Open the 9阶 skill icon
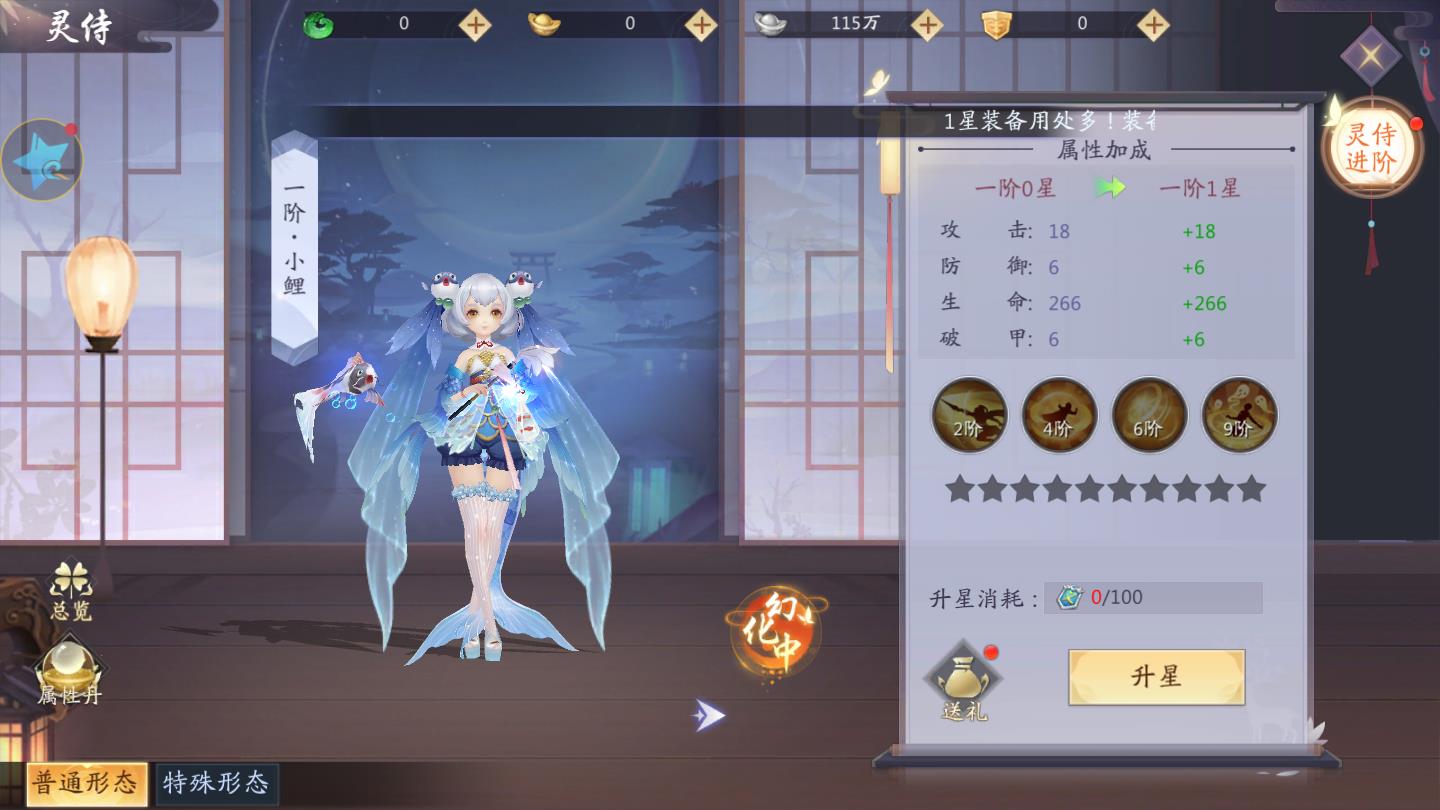The height and width of the screenshot is (810, 1440). tap(1238, 415)
